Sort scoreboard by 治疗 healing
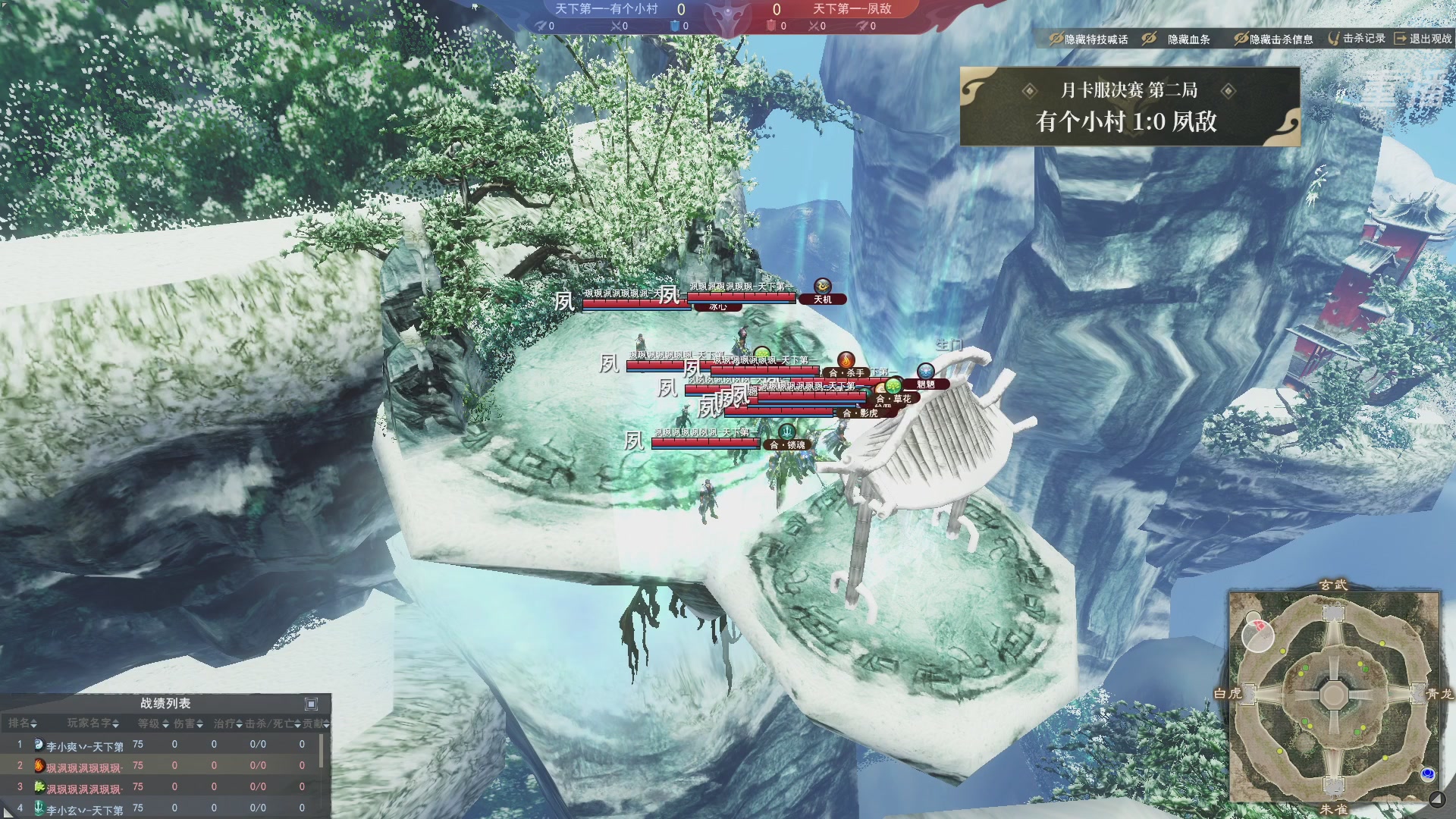The image size is (1456, 819). [227, 723]
